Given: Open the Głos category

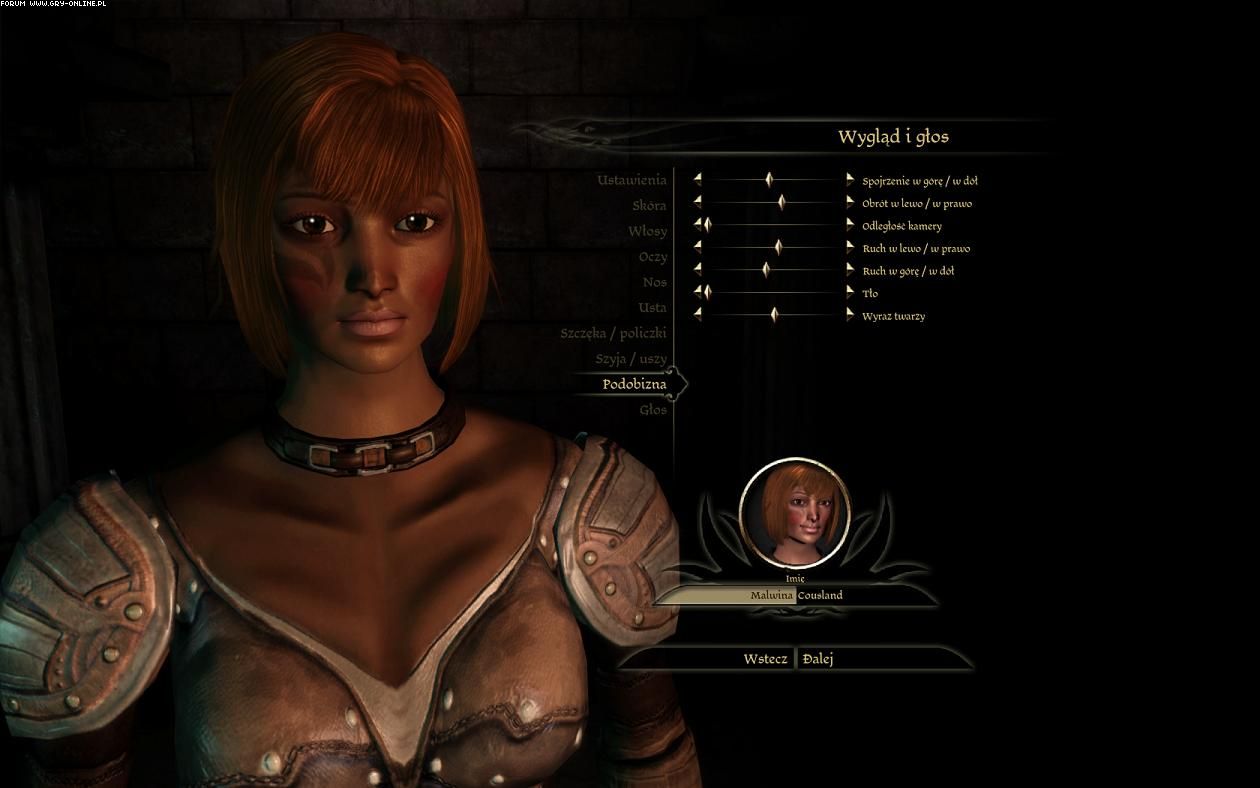Looking at the screenshot, I should [652, 410].
